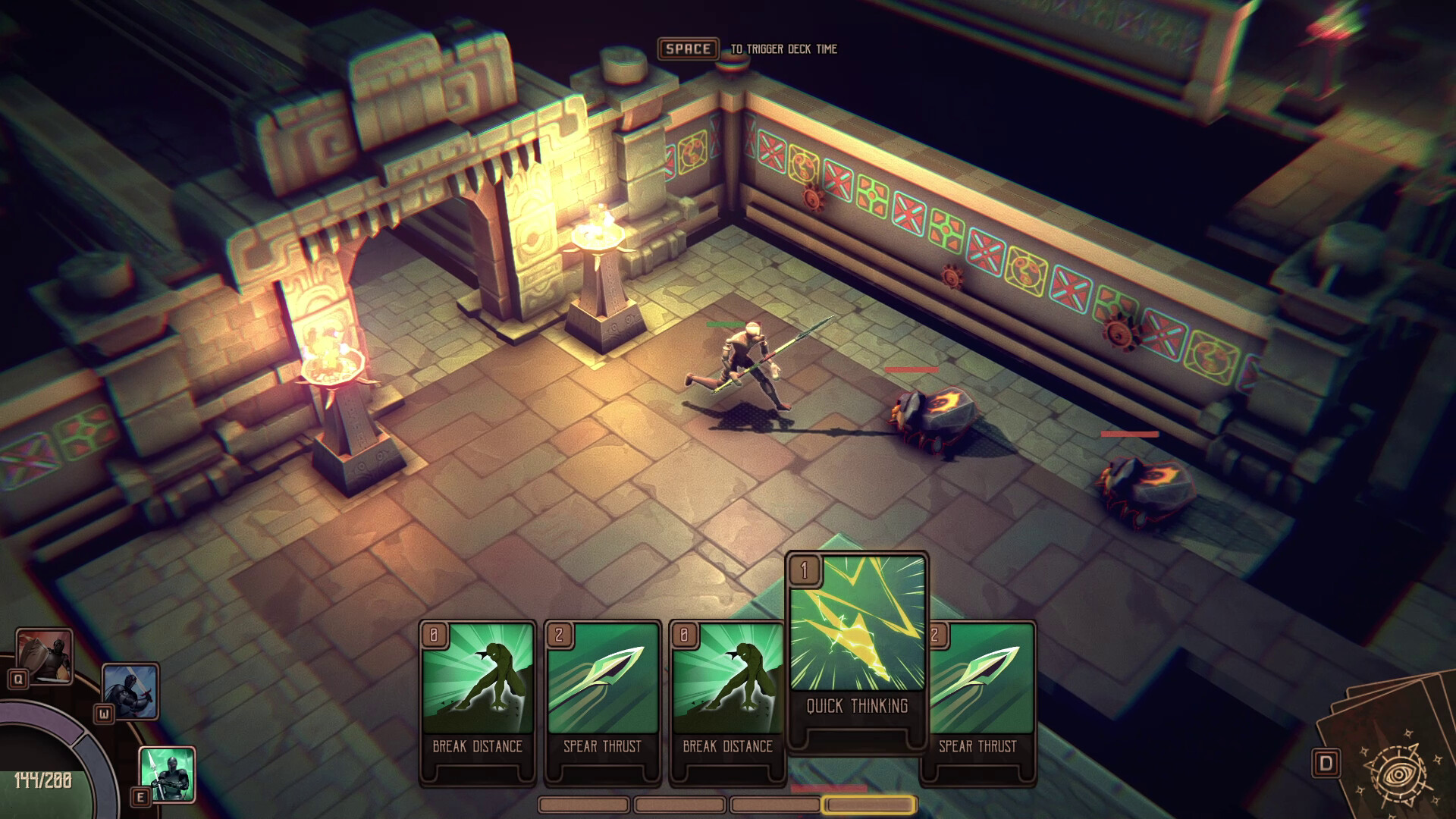Toggle deck time using the SPACE prompt
This screenshot has height=819, width=1456.
(x=688, y=50)
